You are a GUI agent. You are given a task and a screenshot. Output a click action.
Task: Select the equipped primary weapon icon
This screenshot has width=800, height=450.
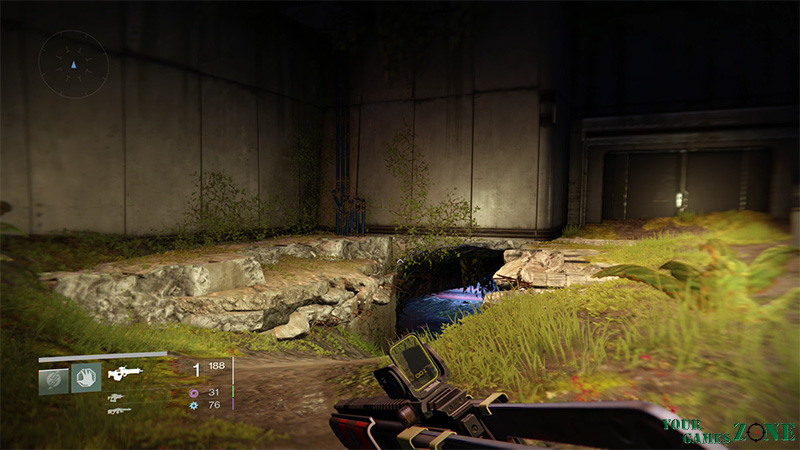125,373
